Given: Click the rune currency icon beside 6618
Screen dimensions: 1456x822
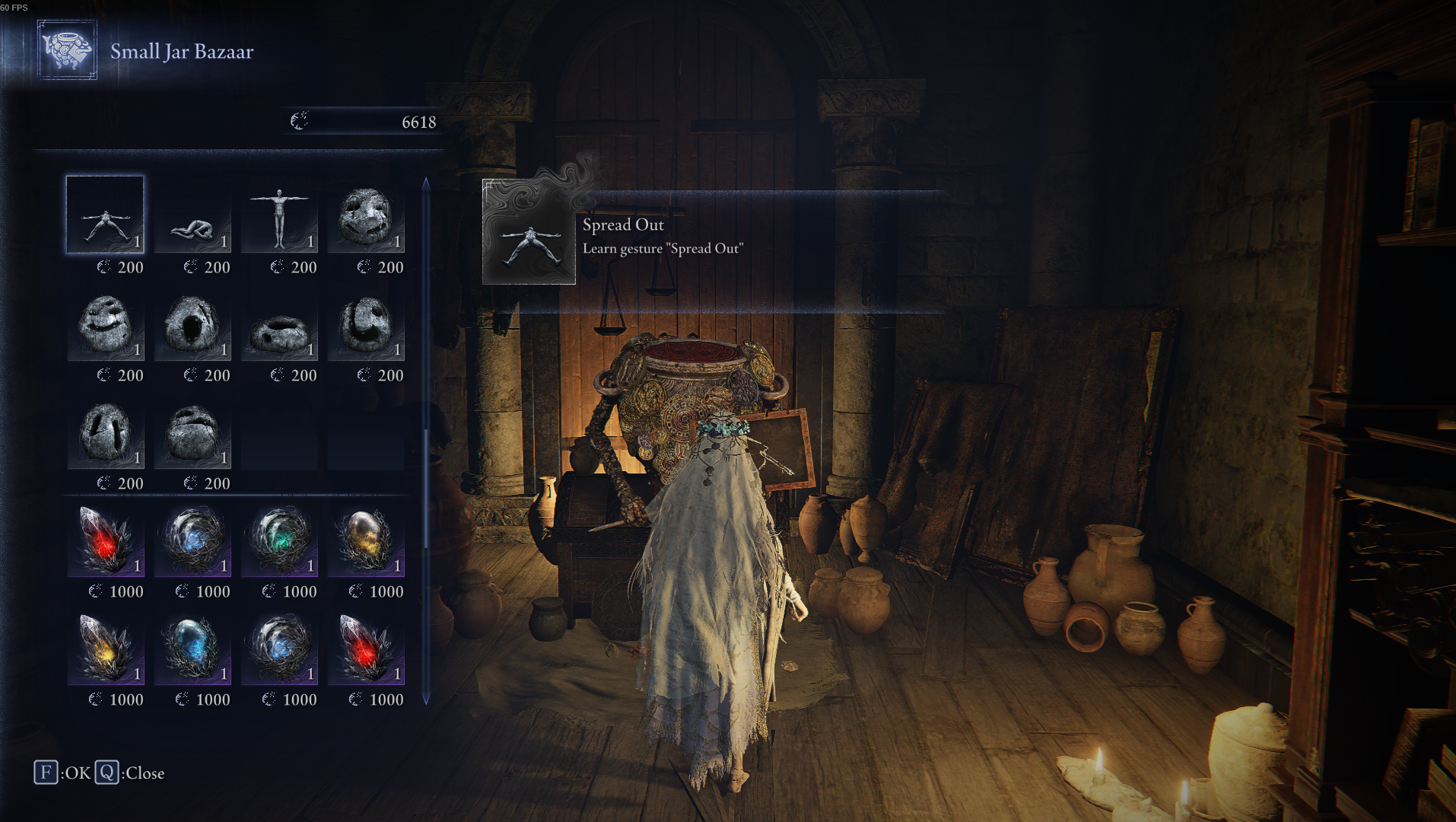Looking at the screenshot, I should [300, 120].
